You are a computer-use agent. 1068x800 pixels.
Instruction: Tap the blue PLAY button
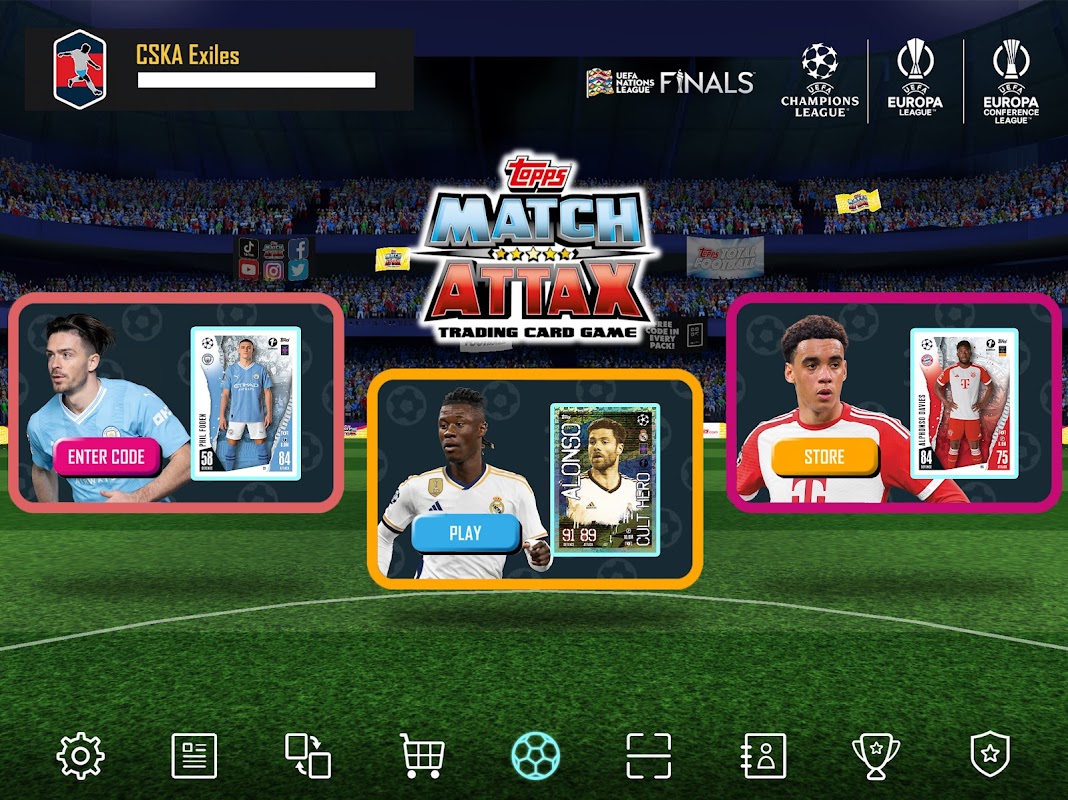[x=465, y=533]
